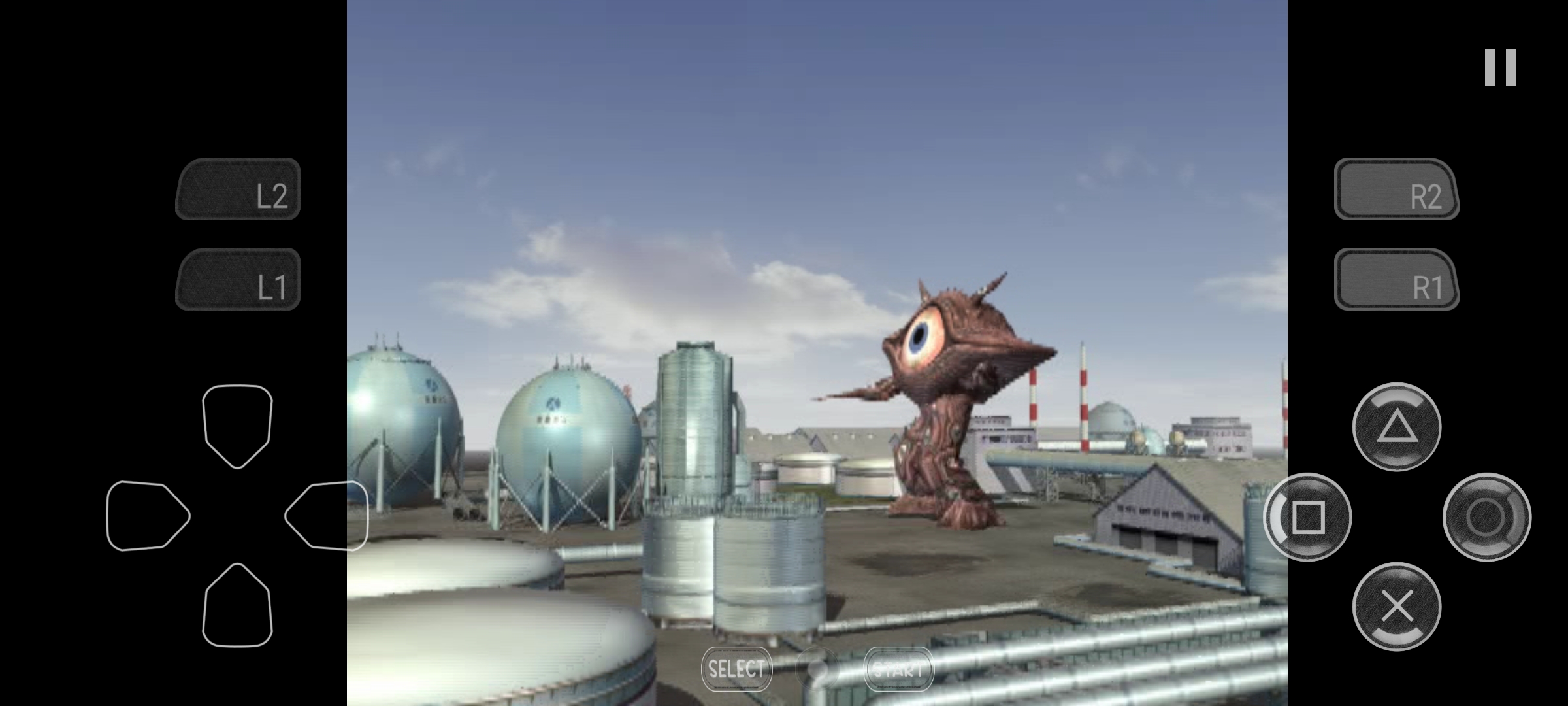Tap the R1 shoulder button
This screenshot has height=706, width=1568.
(x=1396, y=280)
